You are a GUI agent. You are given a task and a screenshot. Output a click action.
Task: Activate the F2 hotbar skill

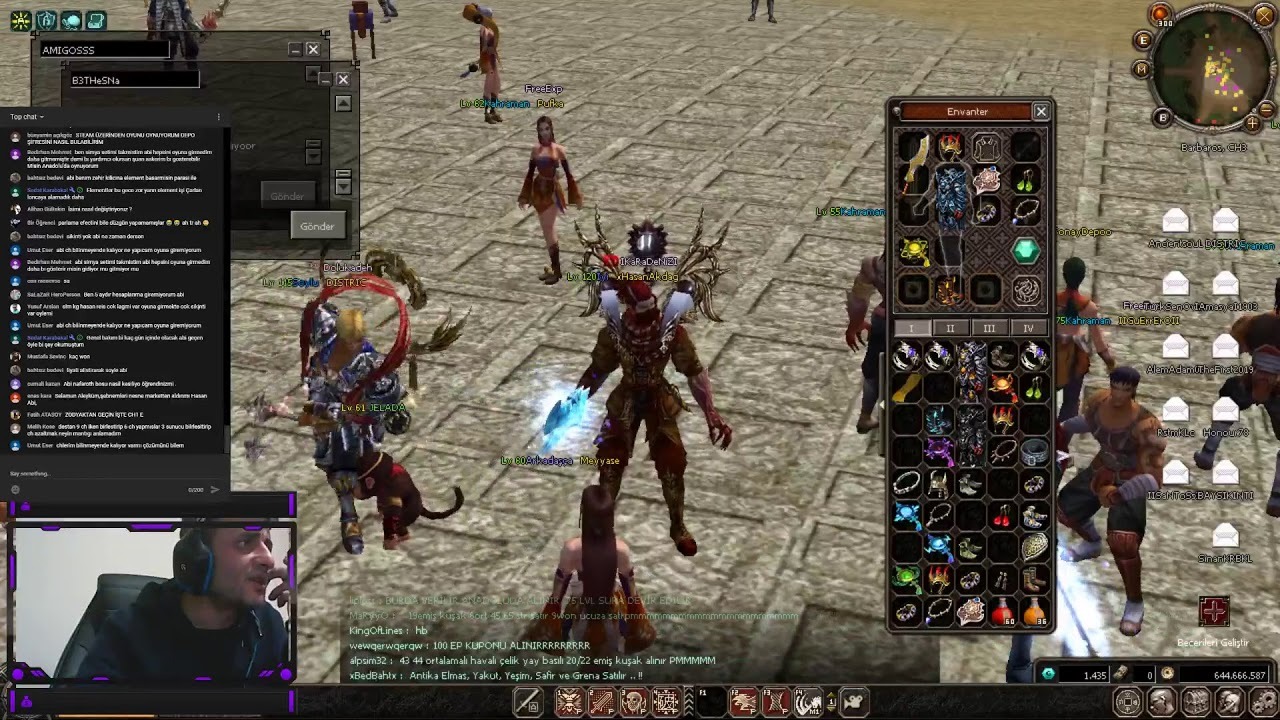tap(743, 702)
